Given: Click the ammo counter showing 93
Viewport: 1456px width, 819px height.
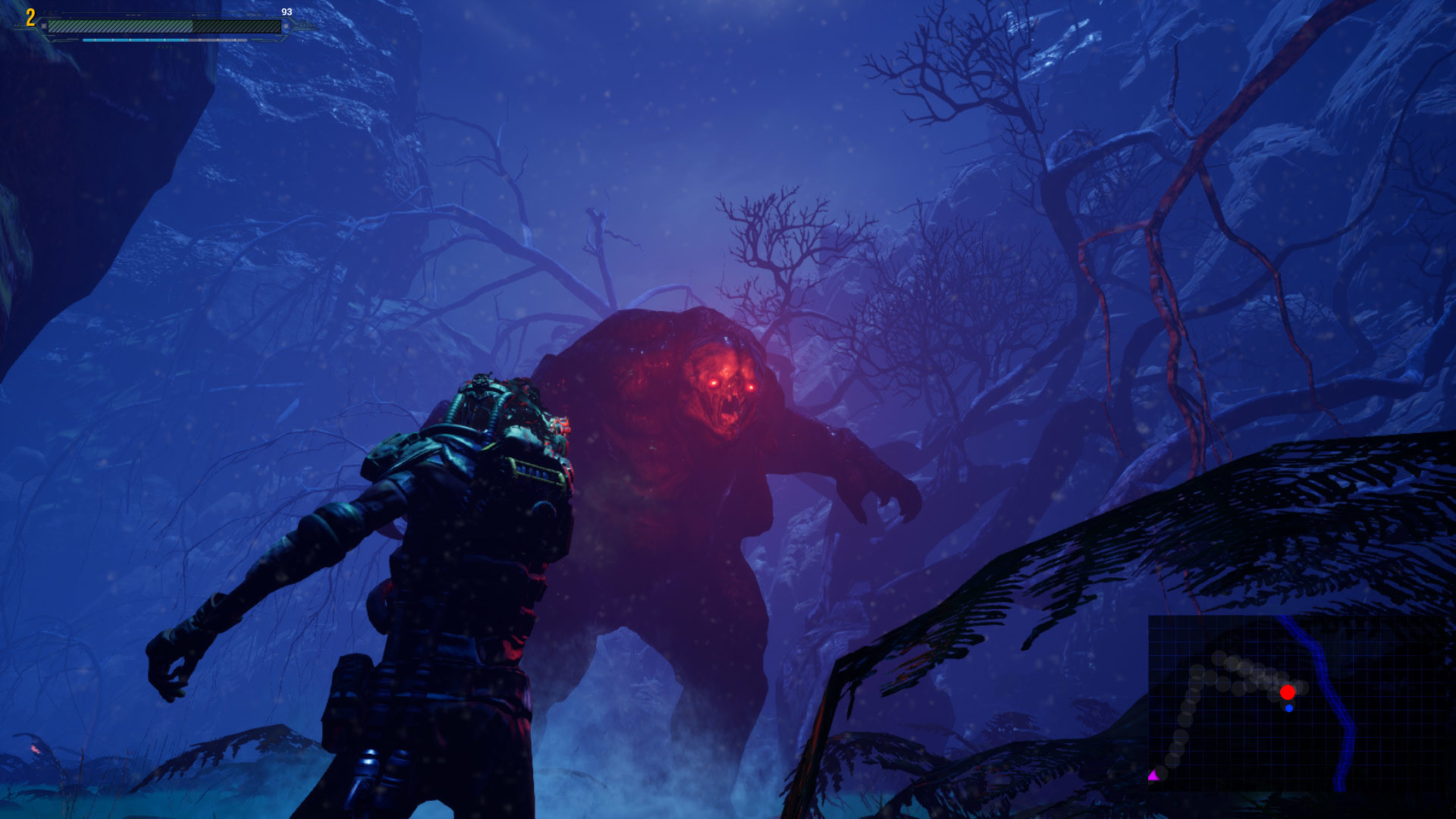Looking at the screenshot, I should (287, 13).
